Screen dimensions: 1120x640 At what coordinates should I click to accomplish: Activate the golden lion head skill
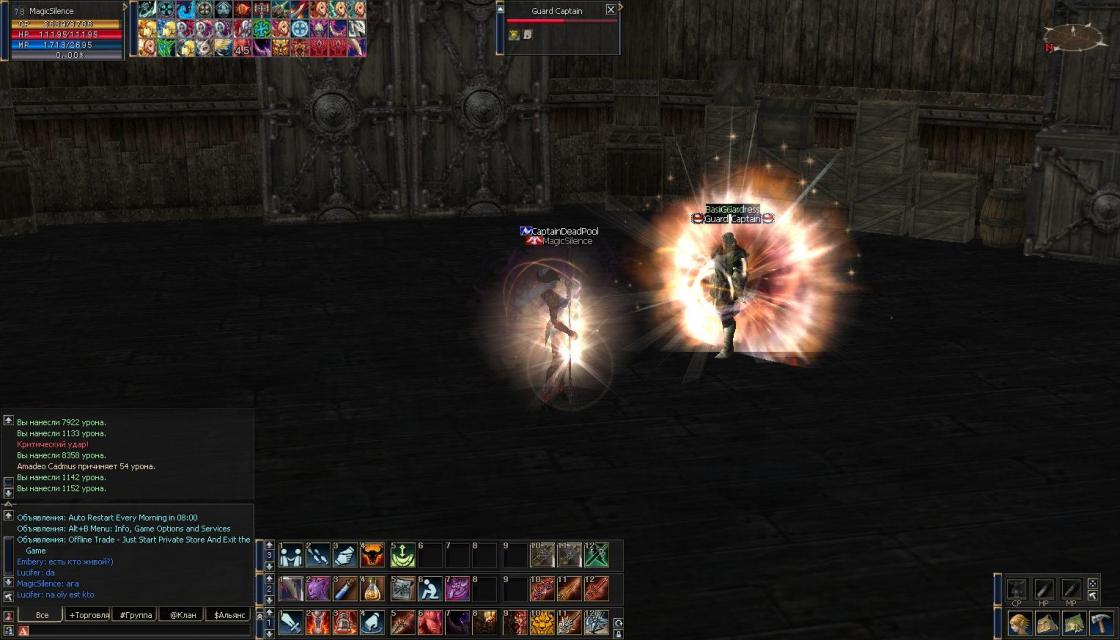click(541, 622)
